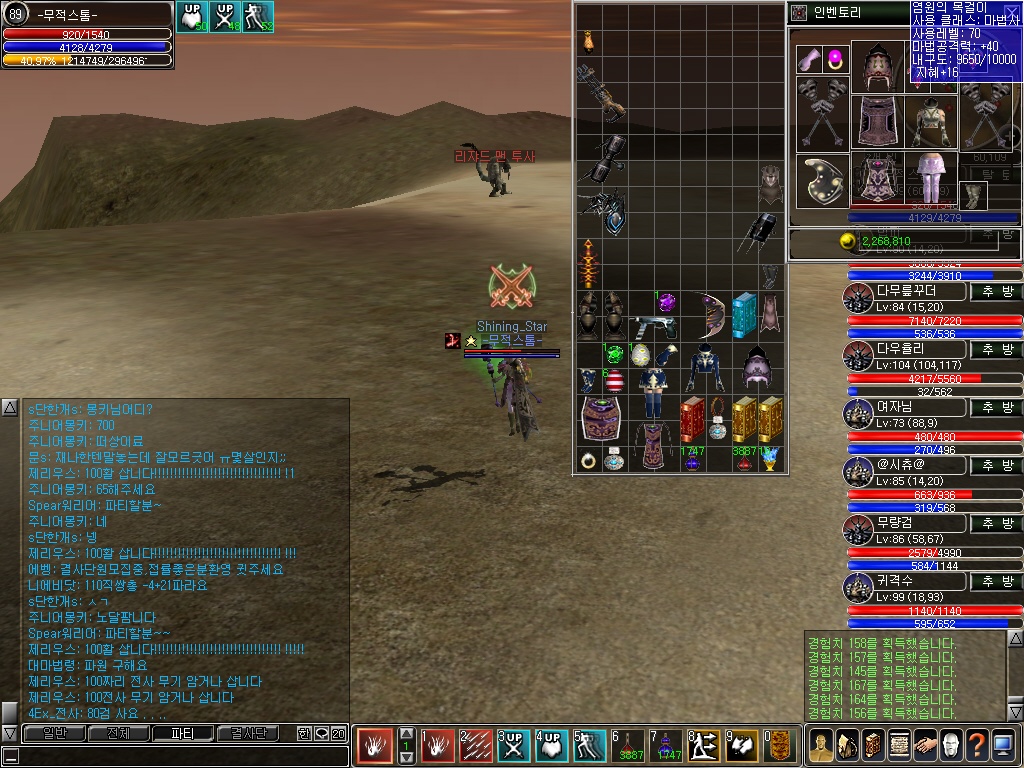Use the red potion in hotbar slot 6
The height and width of the screenshot is (768, 1024).
coord(630,745)
